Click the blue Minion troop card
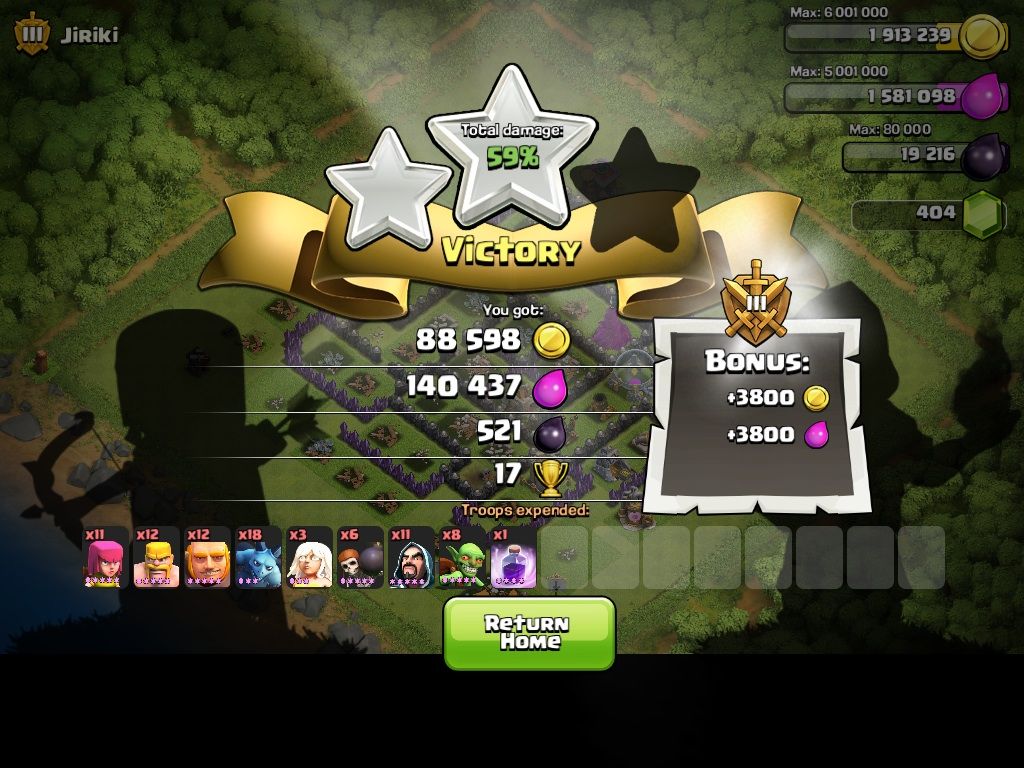Image resolution: width=1024 pixels, height=768 pixels. (x=258, y=558)
